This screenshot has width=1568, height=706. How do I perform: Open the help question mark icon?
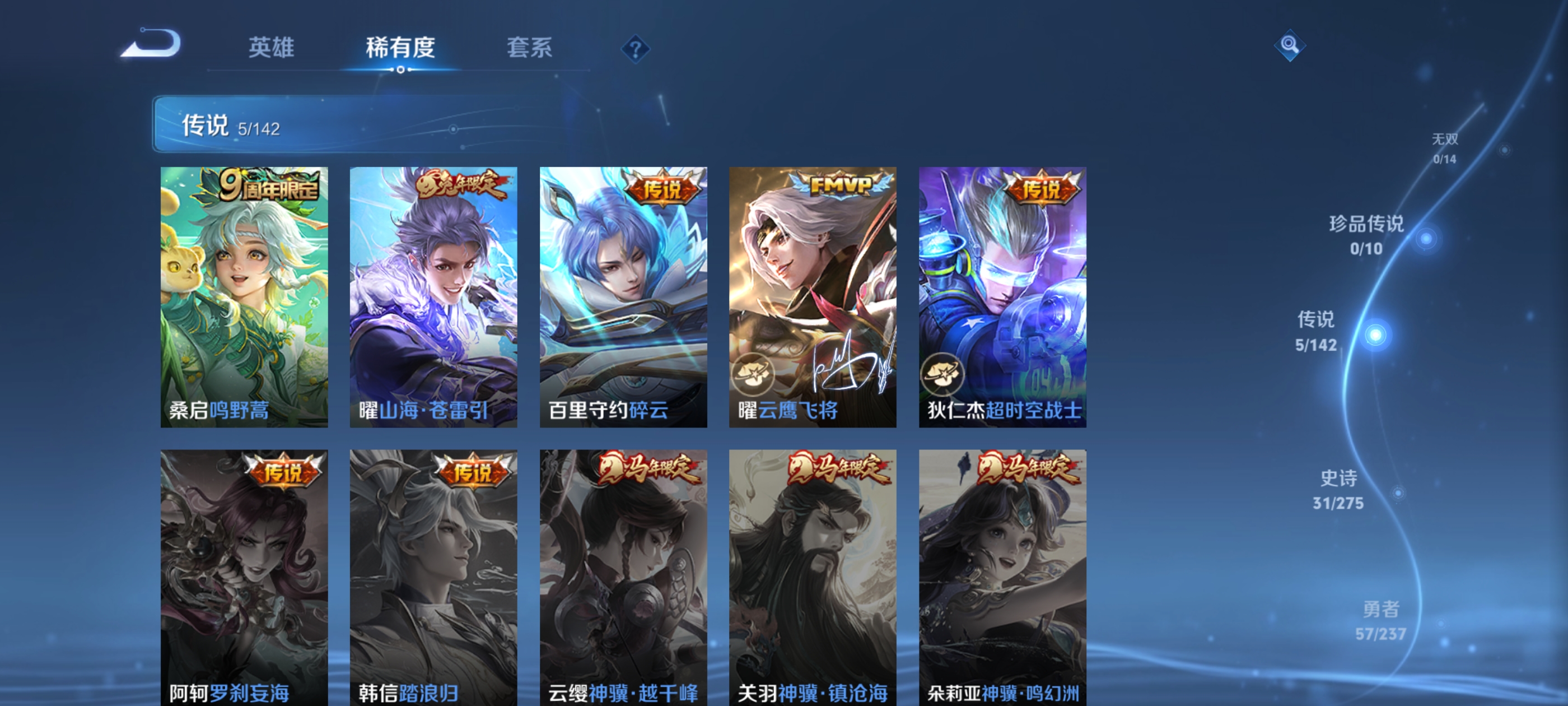[636, 50]
